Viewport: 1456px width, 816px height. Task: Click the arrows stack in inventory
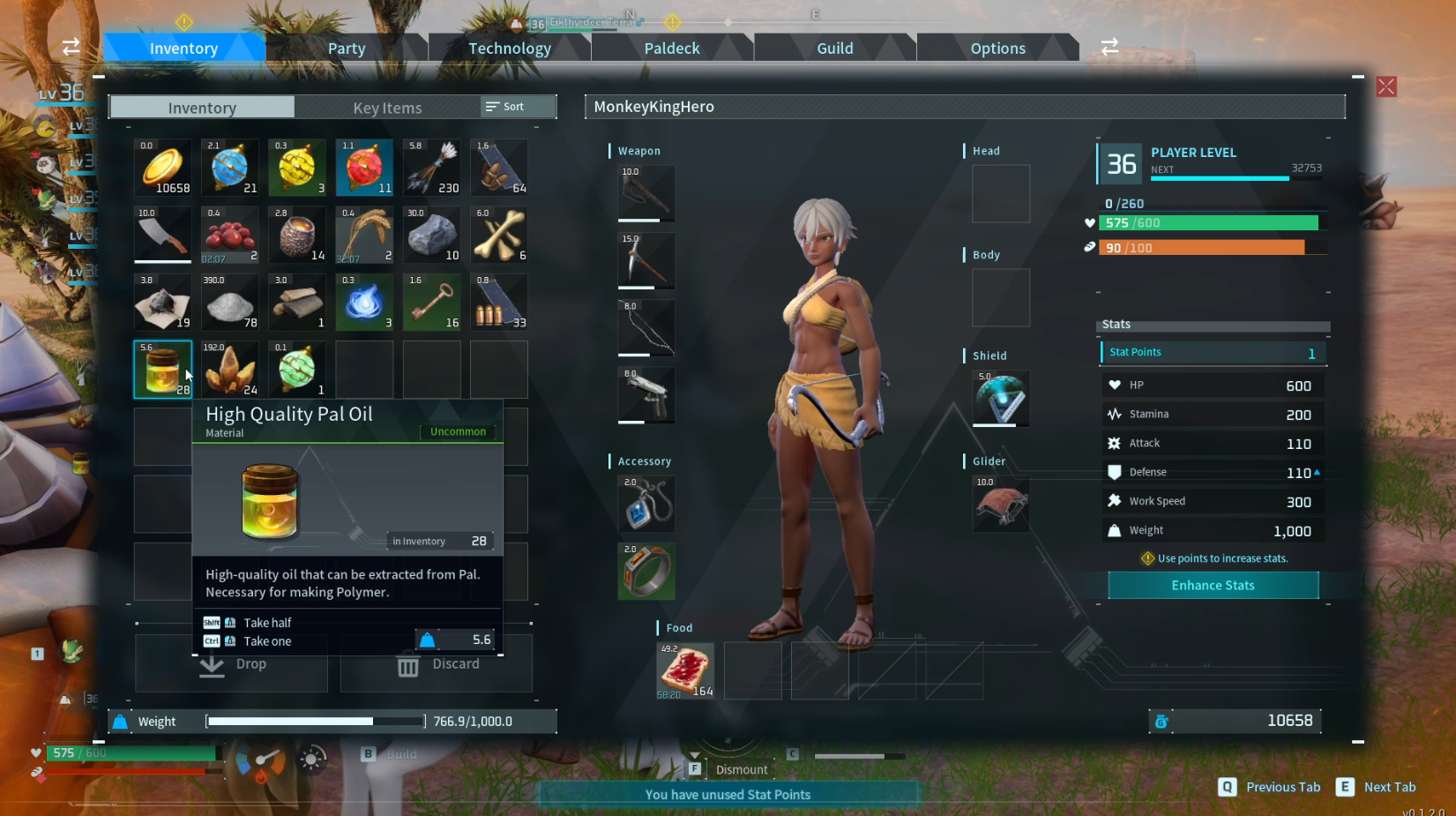pyautogui.click(x=431, y=167)
